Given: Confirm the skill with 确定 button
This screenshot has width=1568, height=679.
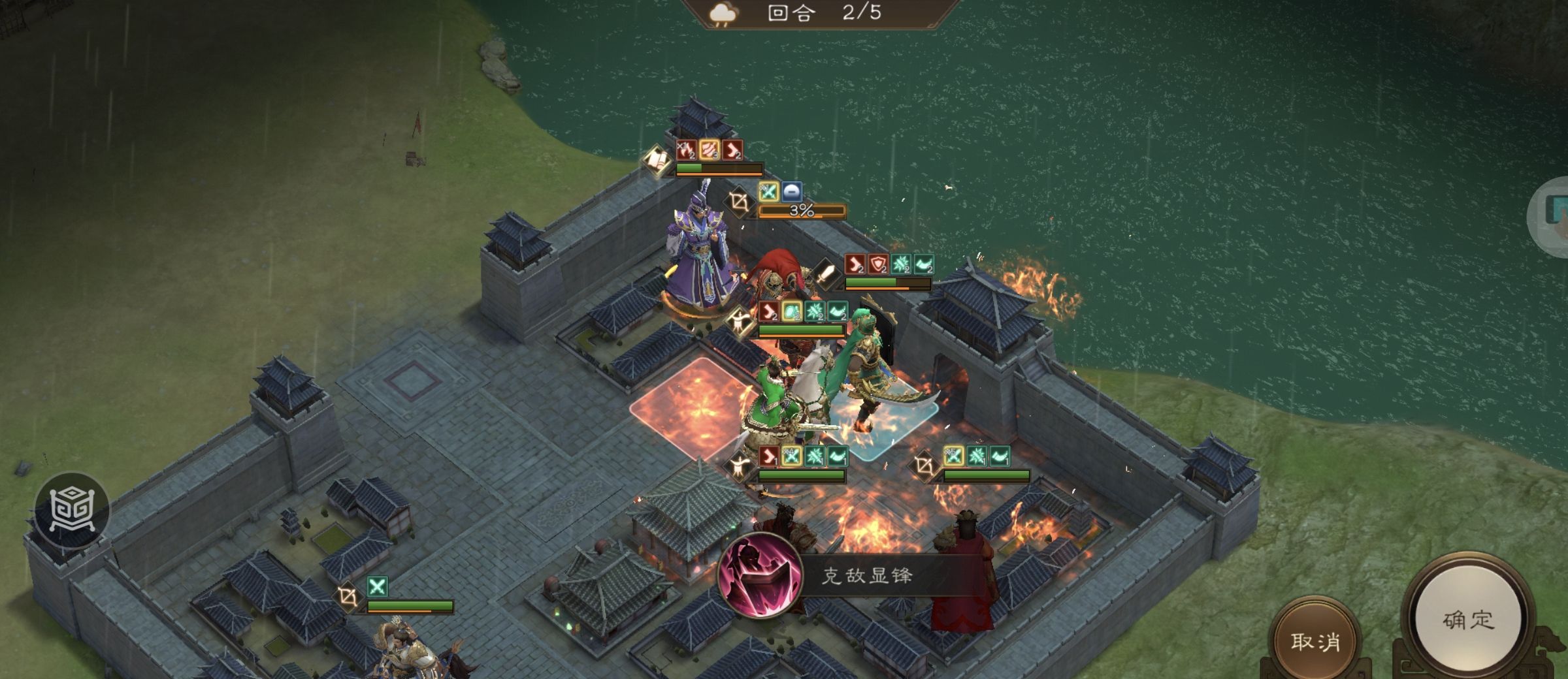Looking at the screenshot, I should [x=1467, y=620].
